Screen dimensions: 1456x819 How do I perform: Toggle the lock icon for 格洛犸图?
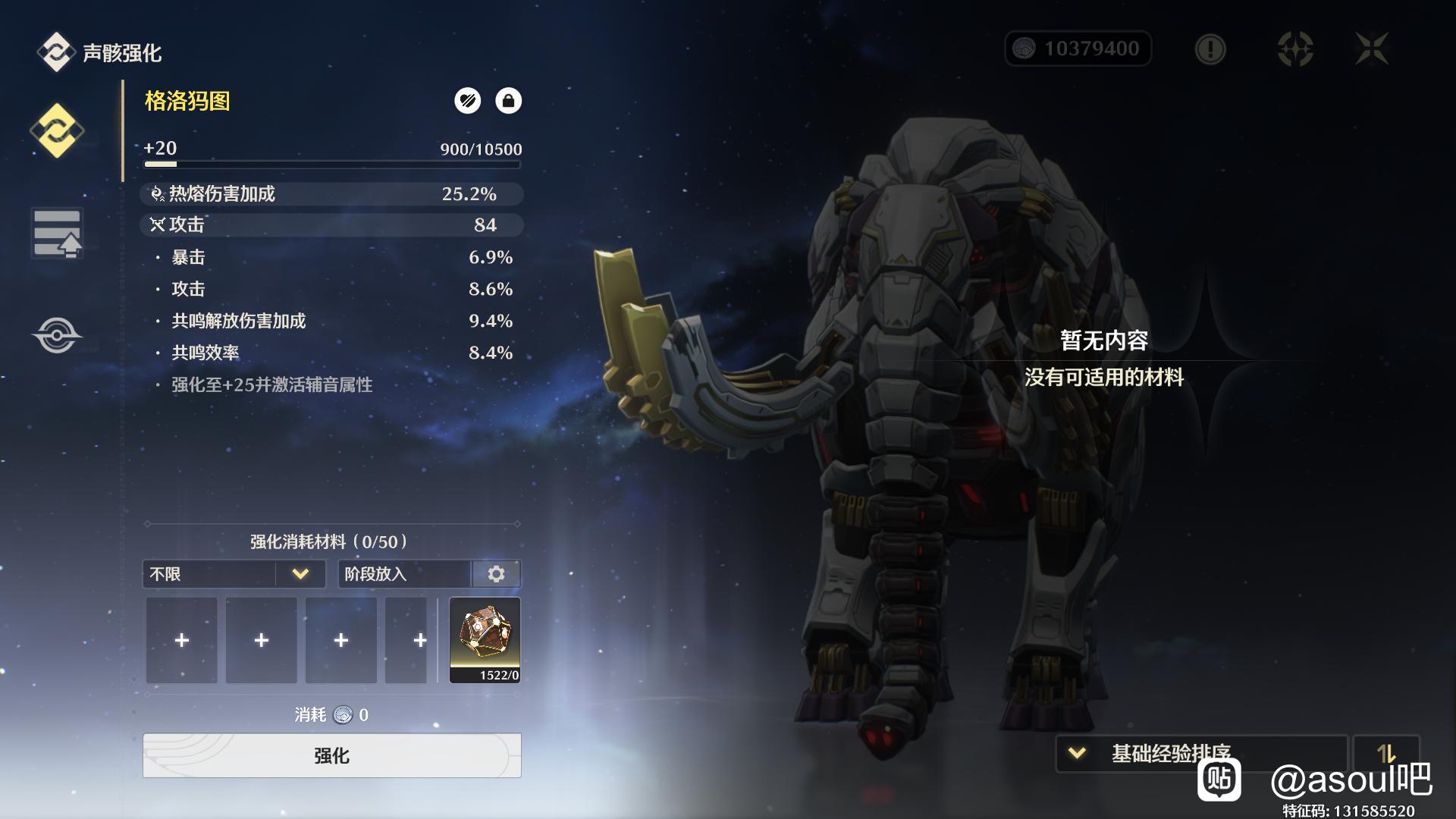508,101
